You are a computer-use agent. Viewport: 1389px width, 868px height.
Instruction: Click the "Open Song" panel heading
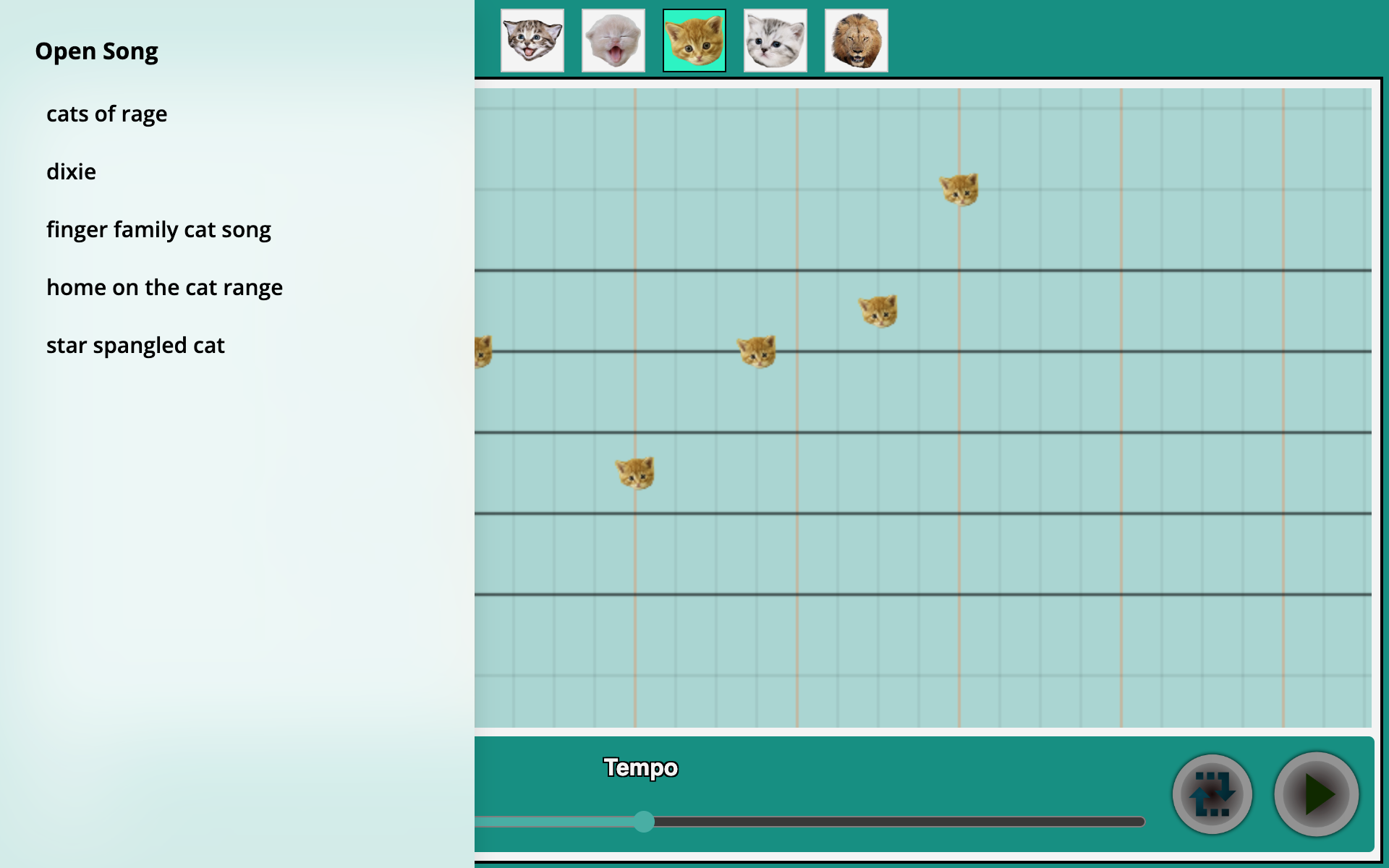click(97, 51)
